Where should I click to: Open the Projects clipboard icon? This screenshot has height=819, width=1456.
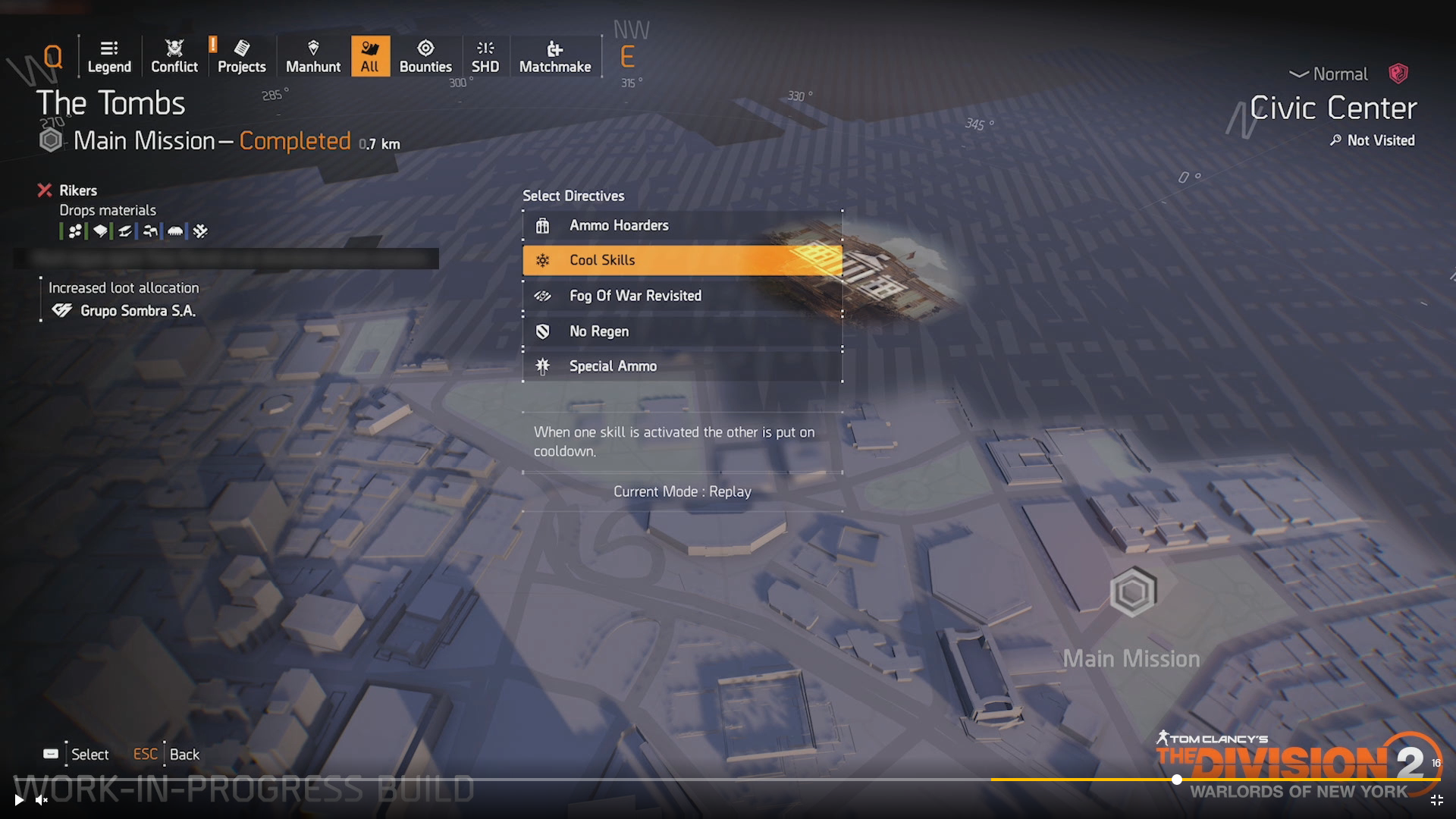click(x=241, y=47)
